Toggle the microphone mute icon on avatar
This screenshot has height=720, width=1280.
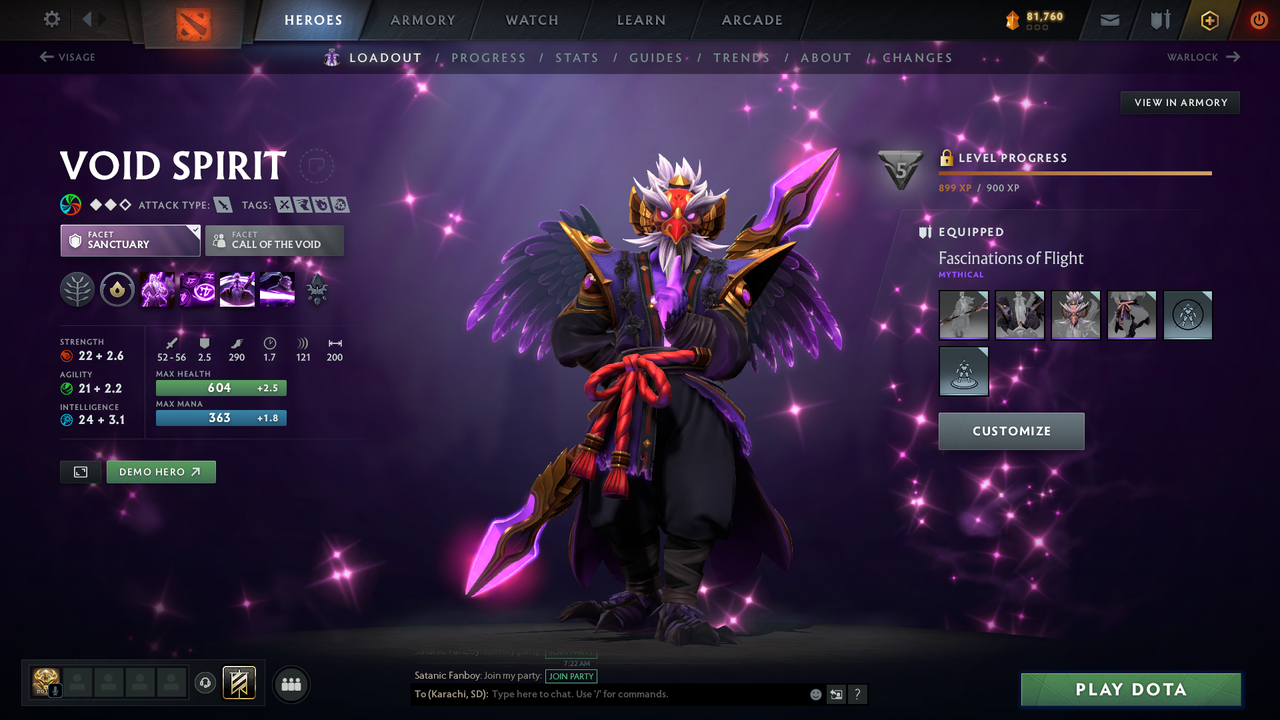[x=54, y=689]
